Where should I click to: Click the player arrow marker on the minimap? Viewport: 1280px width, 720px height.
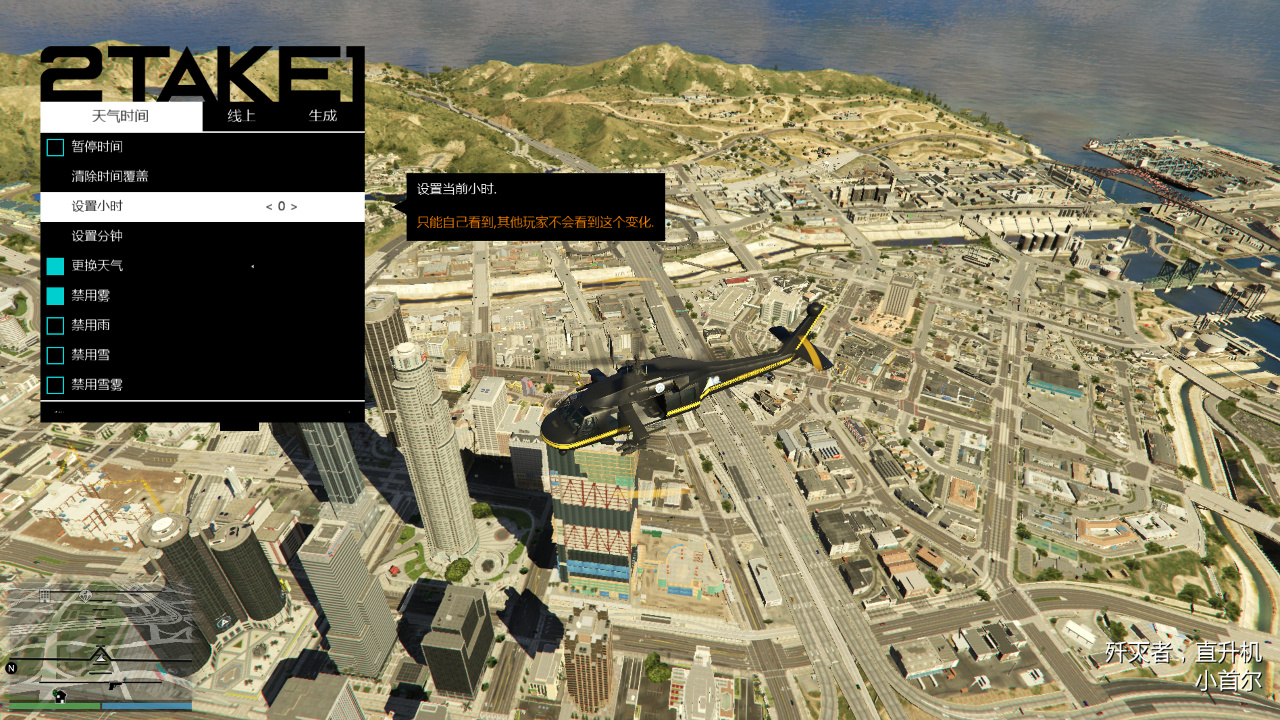point(100,658)
